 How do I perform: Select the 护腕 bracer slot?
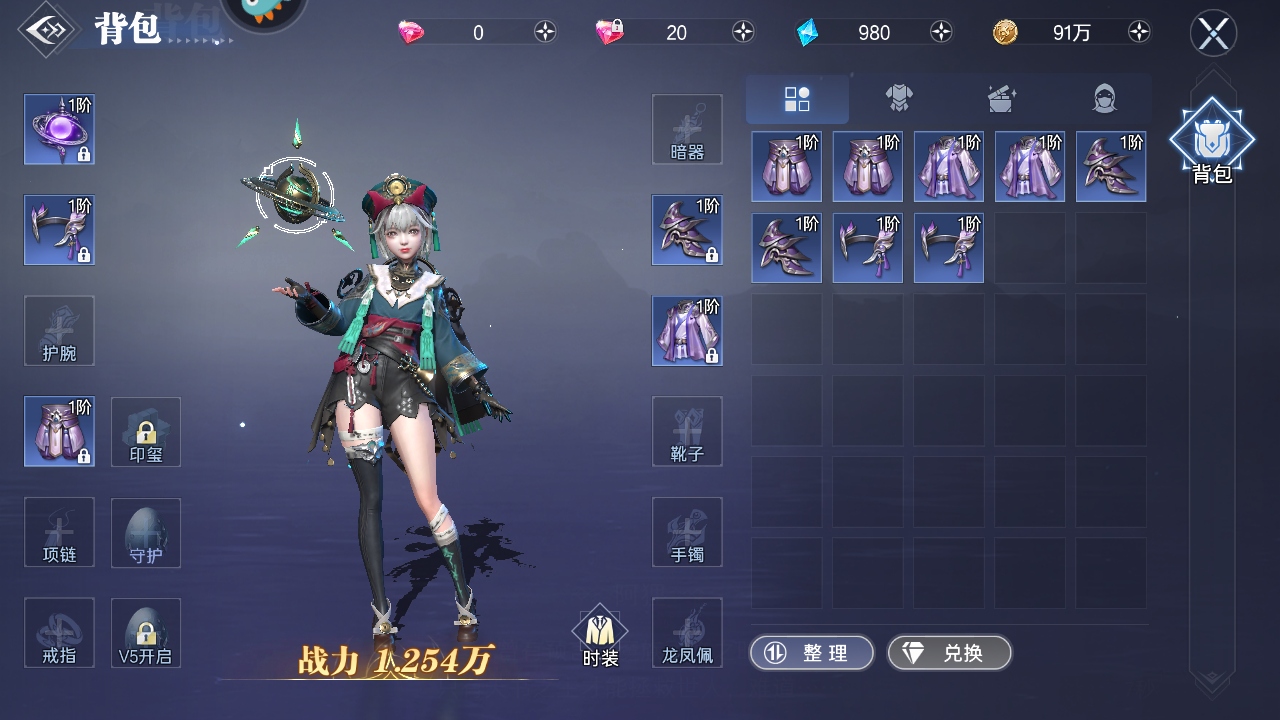pos(58,330)
